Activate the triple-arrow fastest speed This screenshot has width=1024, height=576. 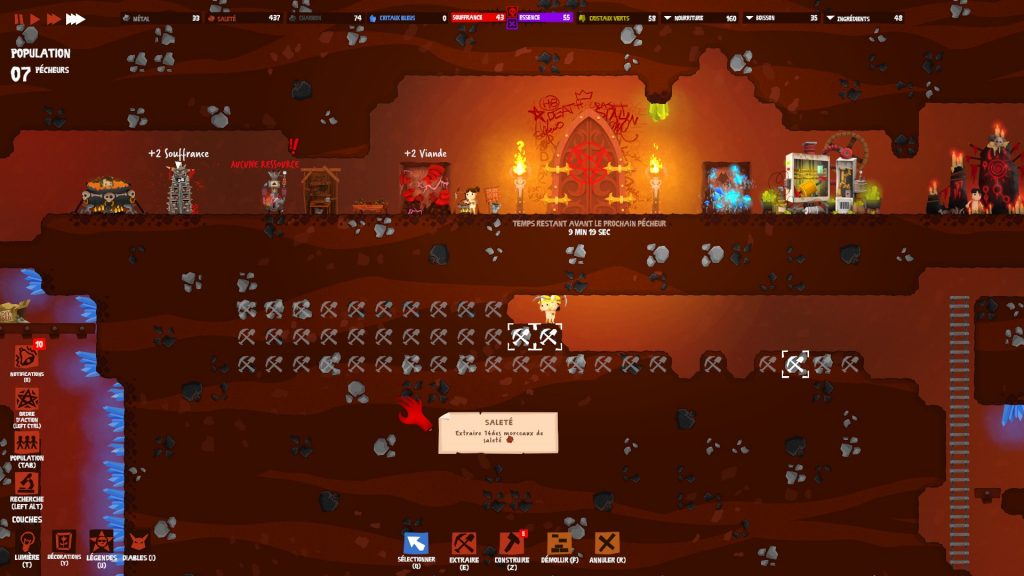click(76, 18)
